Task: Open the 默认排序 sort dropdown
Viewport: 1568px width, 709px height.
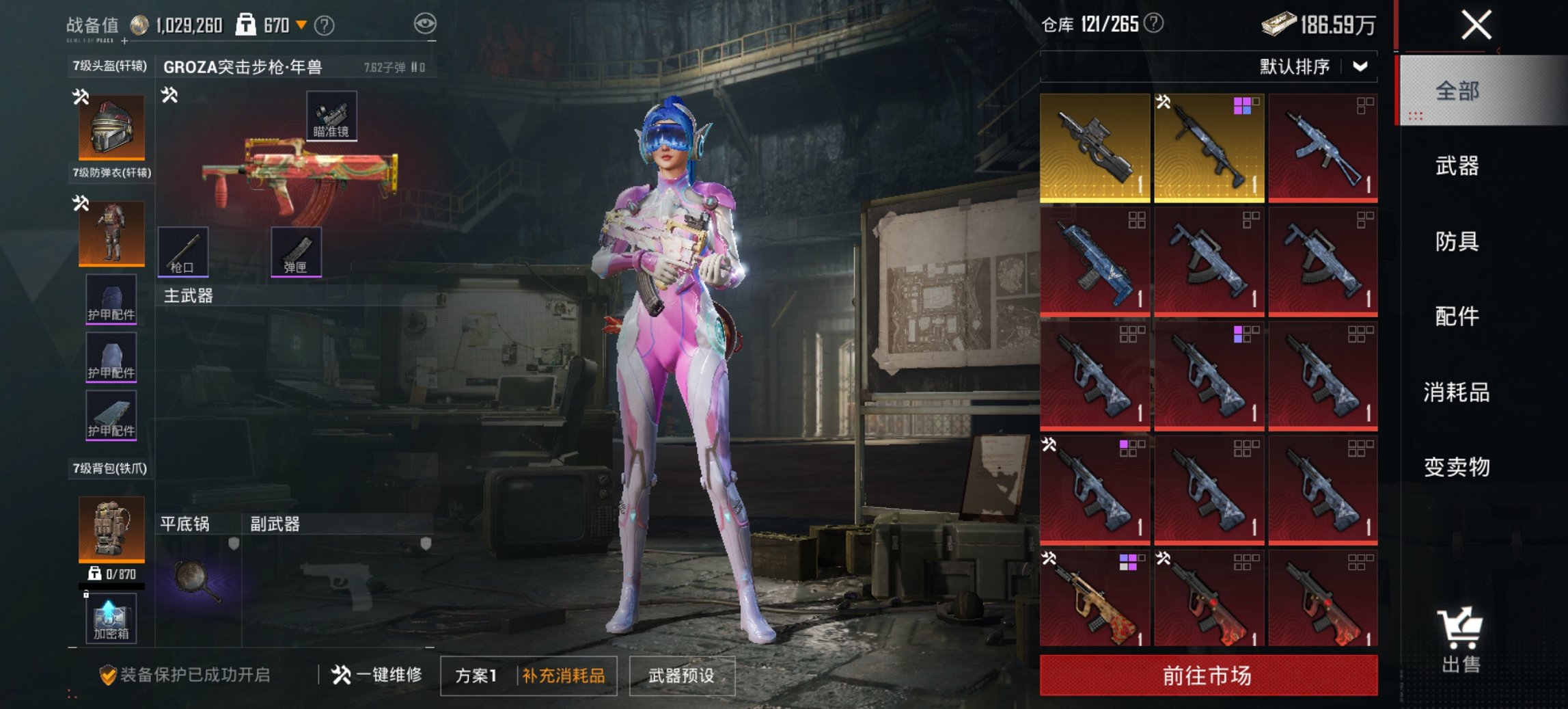Action: tap(1312, 66)
